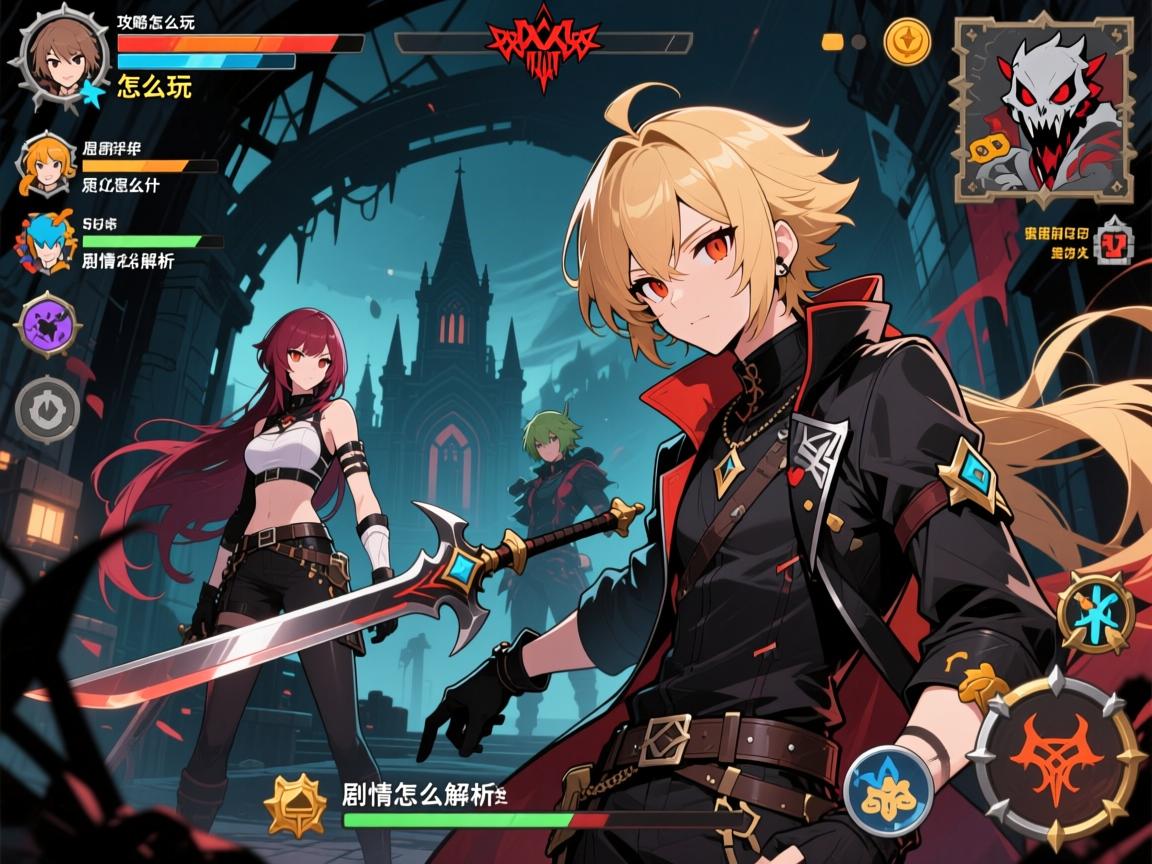Click the gold hexagon badge icon
Screen dimensions: 1152x864
[297, 802]
